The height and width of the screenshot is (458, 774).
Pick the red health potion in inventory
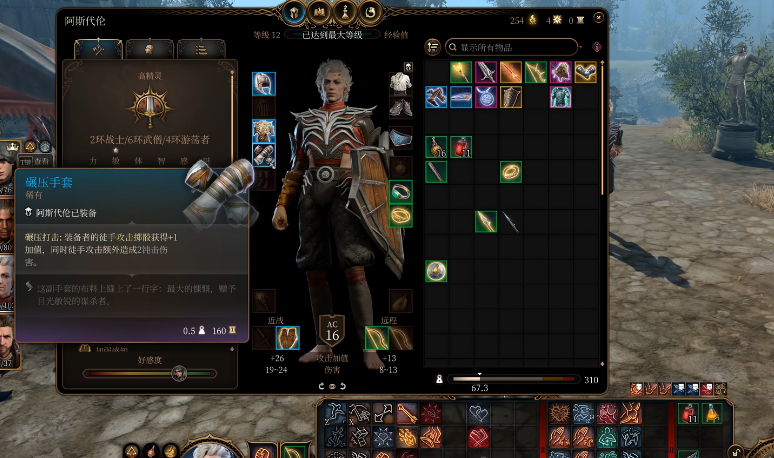pyautogui.click(x=460, y=147)
